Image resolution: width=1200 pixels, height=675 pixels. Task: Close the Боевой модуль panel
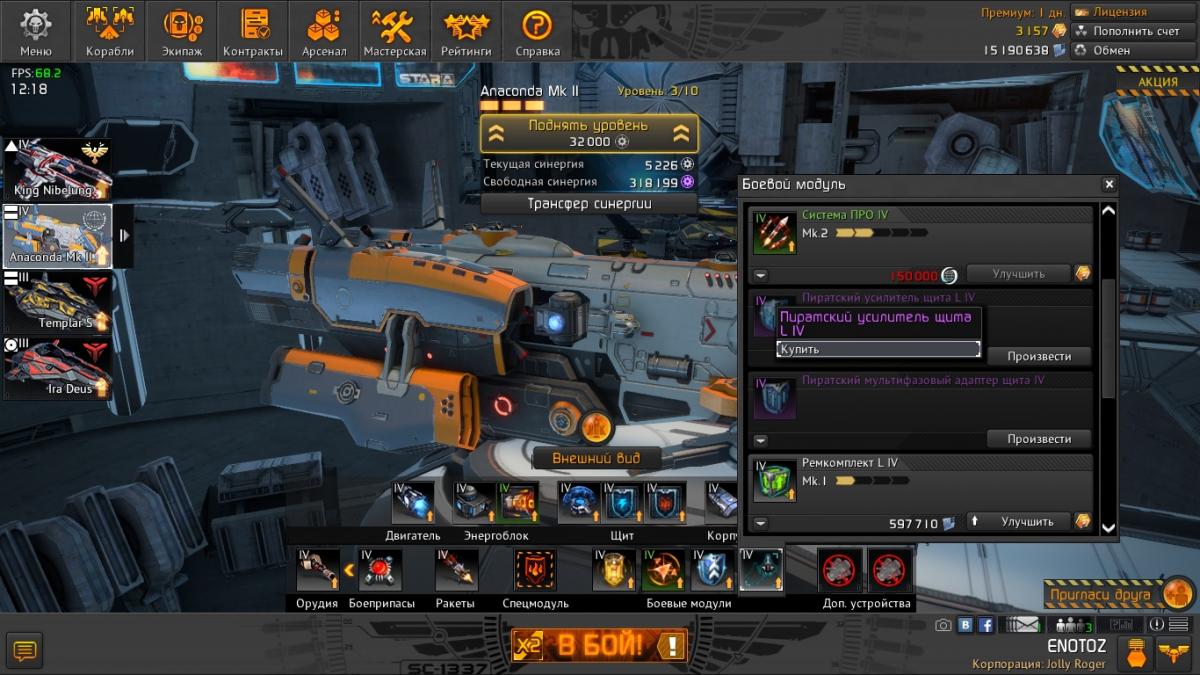tap(1108, 184)
